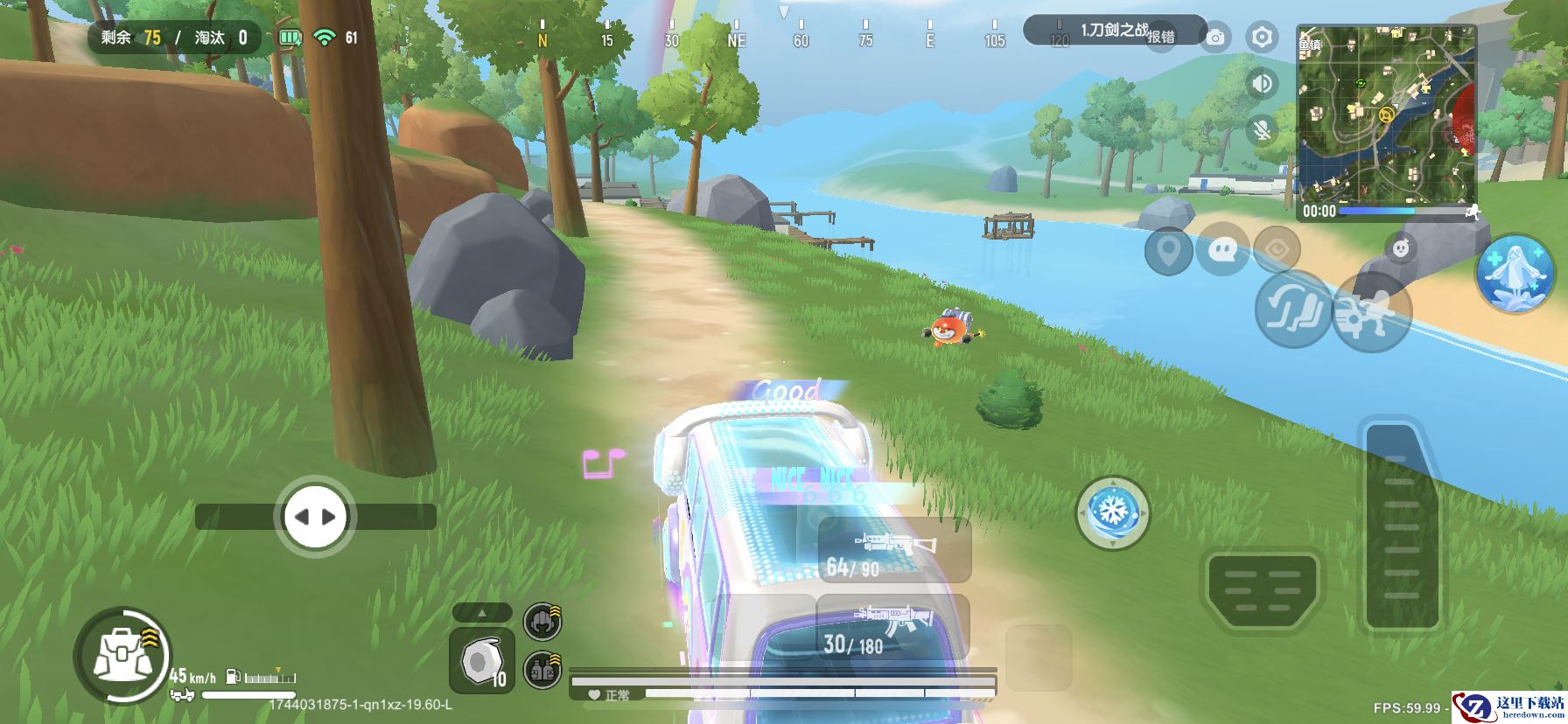Viewport: 1568px width, 724px height.
Task: Expand the healing item list arrow
Action: pyautogui.click(x=482, y=612)
